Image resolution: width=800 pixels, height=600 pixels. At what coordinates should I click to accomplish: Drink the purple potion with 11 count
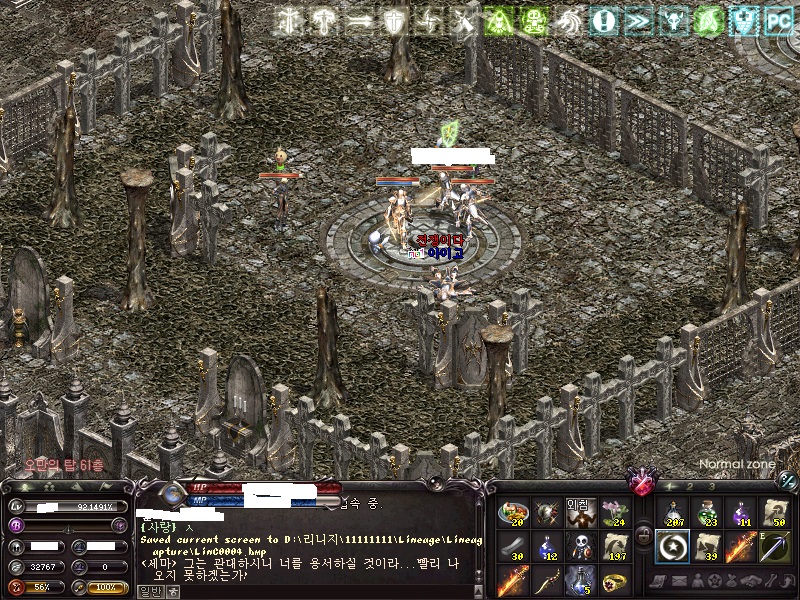(741, 514)
